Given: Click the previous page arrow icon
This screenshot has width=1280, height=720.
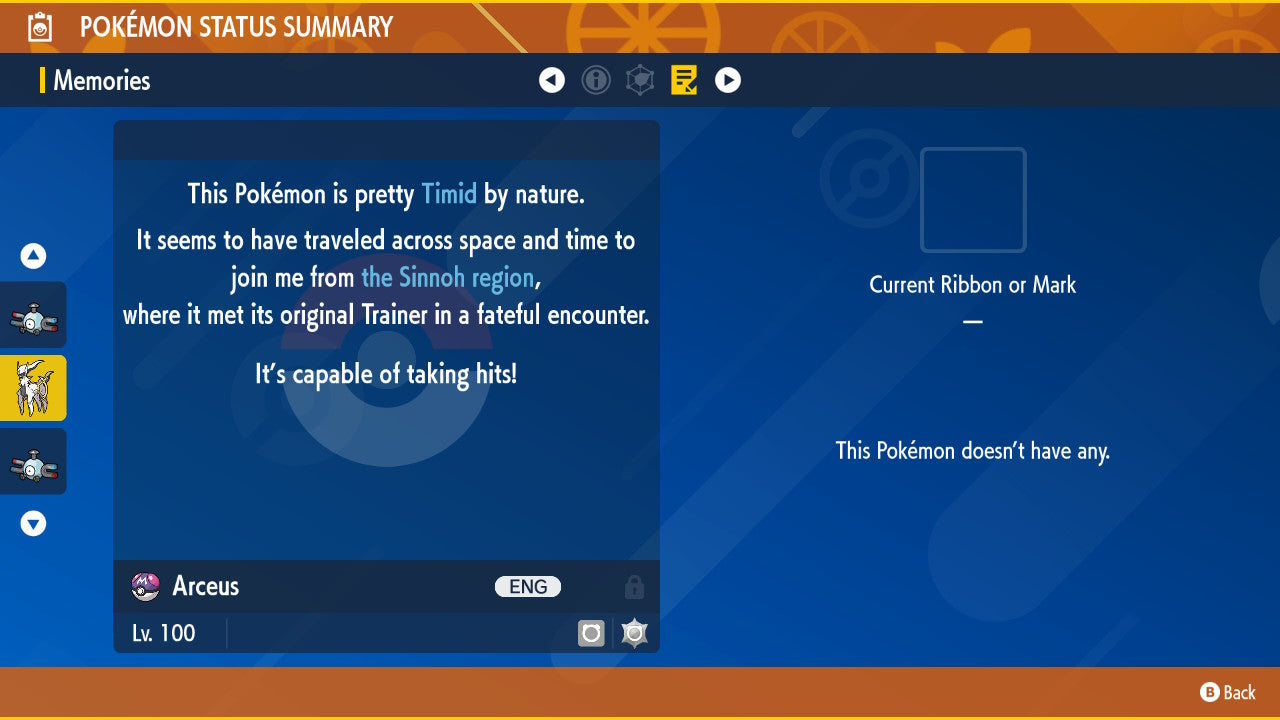Looking at the screenshot, I should 552,80.
